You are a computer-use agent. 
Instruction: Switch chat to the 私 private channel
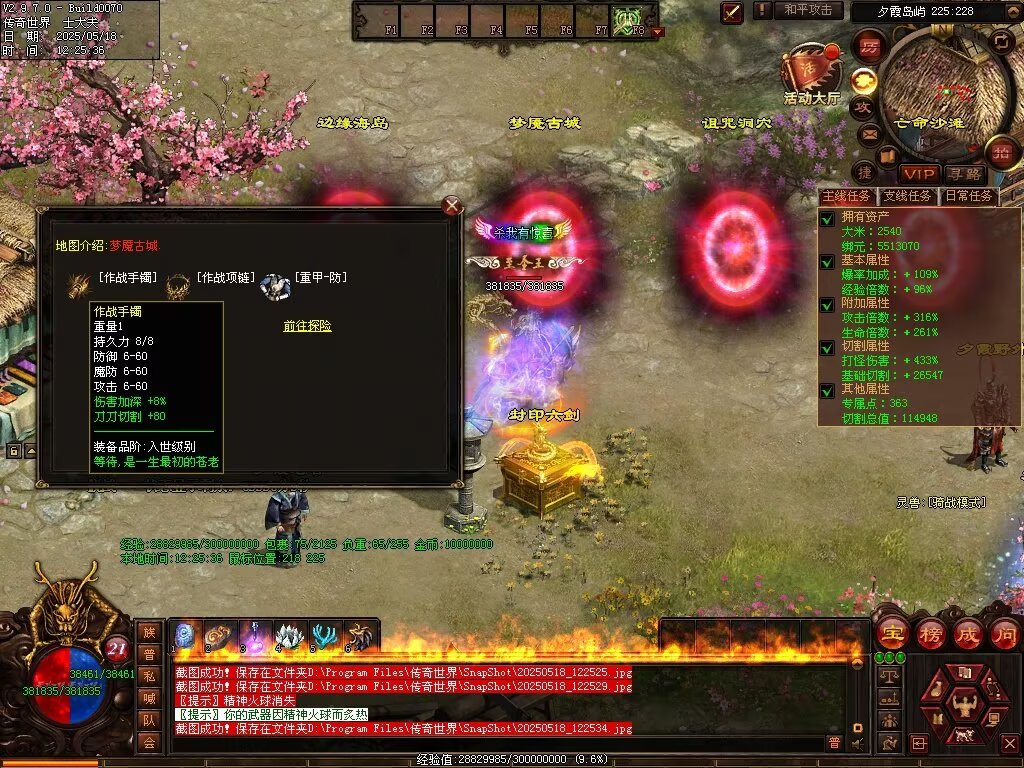[149, 675]
